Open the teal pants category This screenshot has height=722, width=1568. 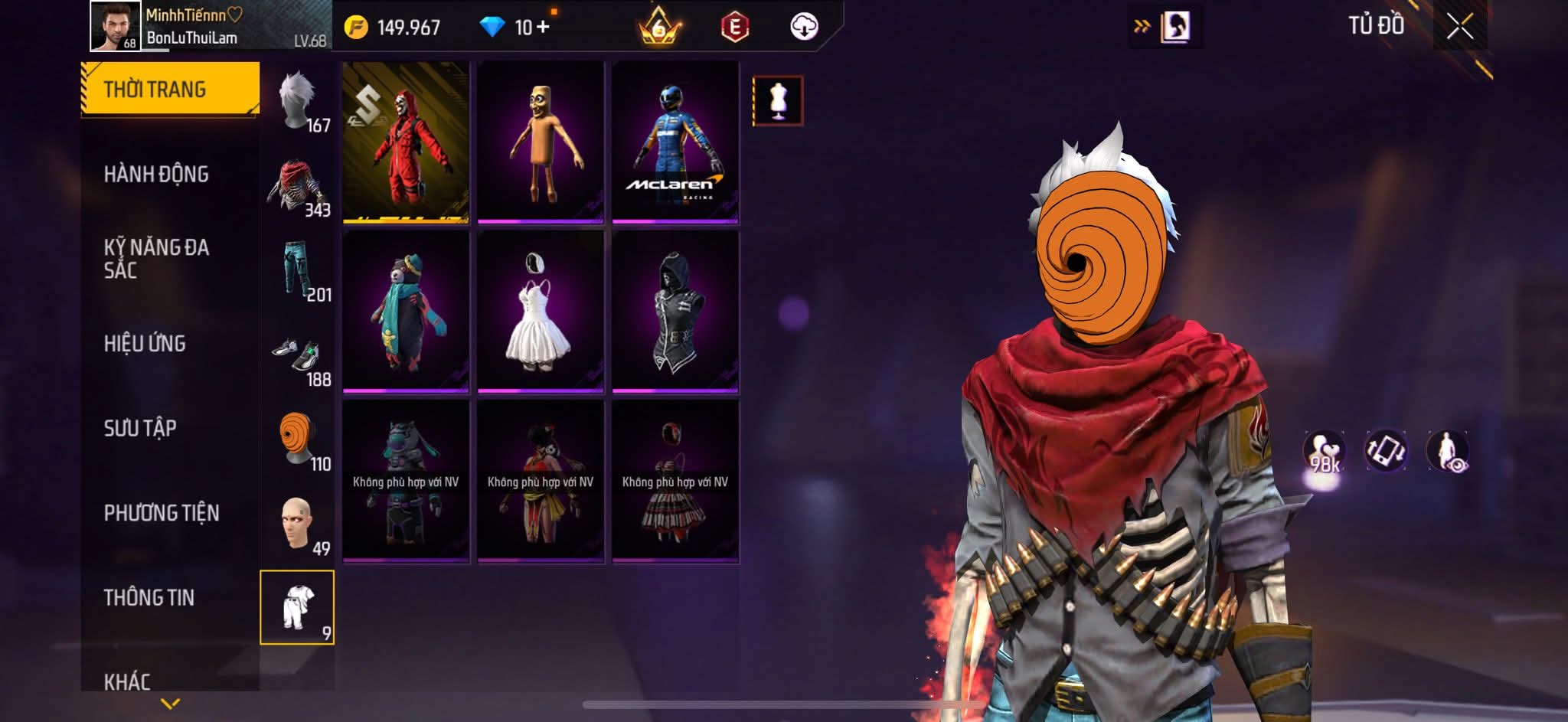pos(298,270)
